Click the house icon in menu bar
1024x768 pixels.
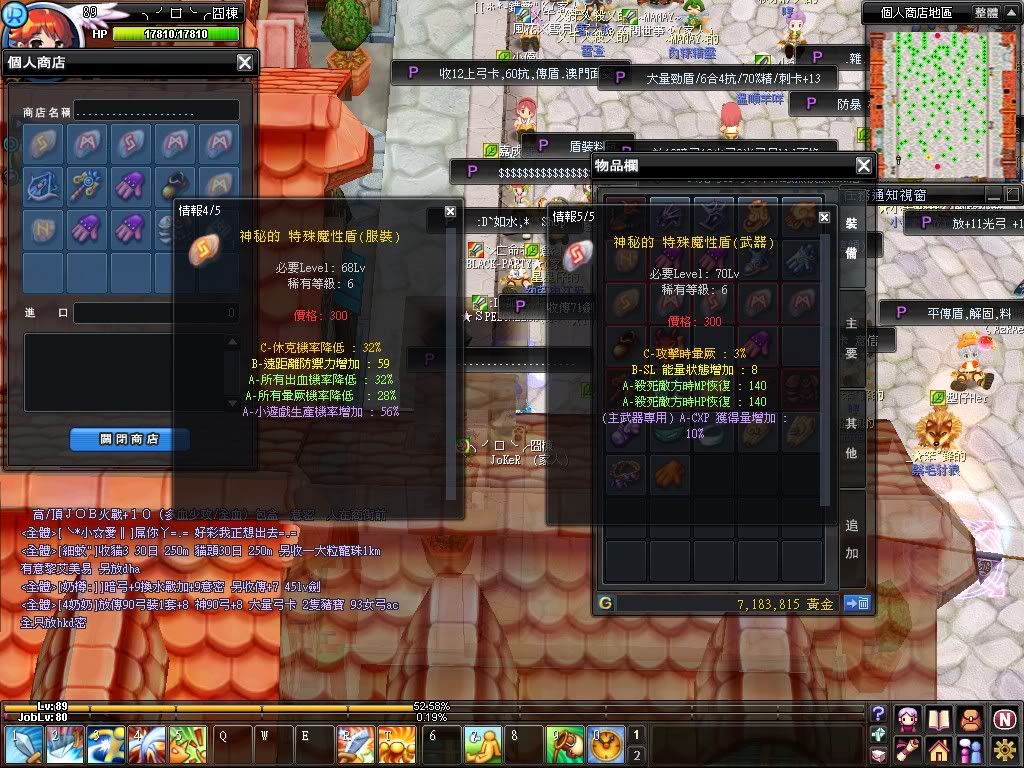[x=938, y=748]
